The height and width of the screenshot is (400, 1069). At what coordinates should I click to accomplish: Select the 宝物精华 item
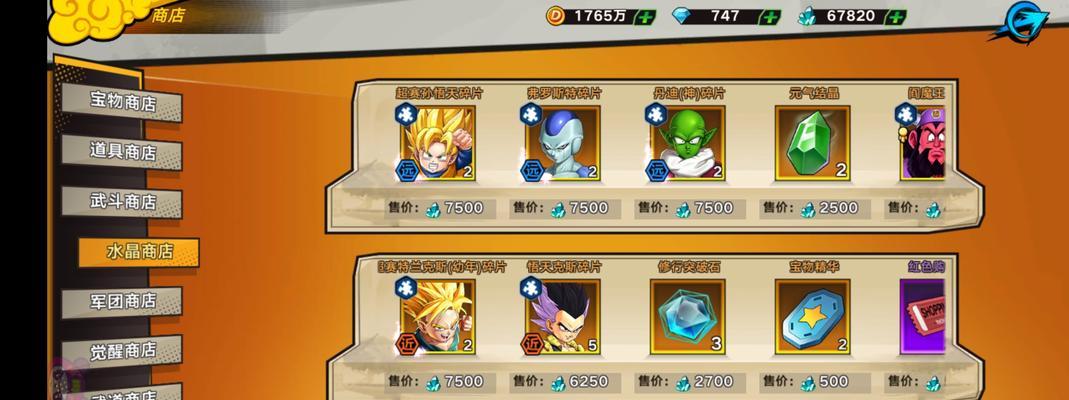(x=811, y=316)
